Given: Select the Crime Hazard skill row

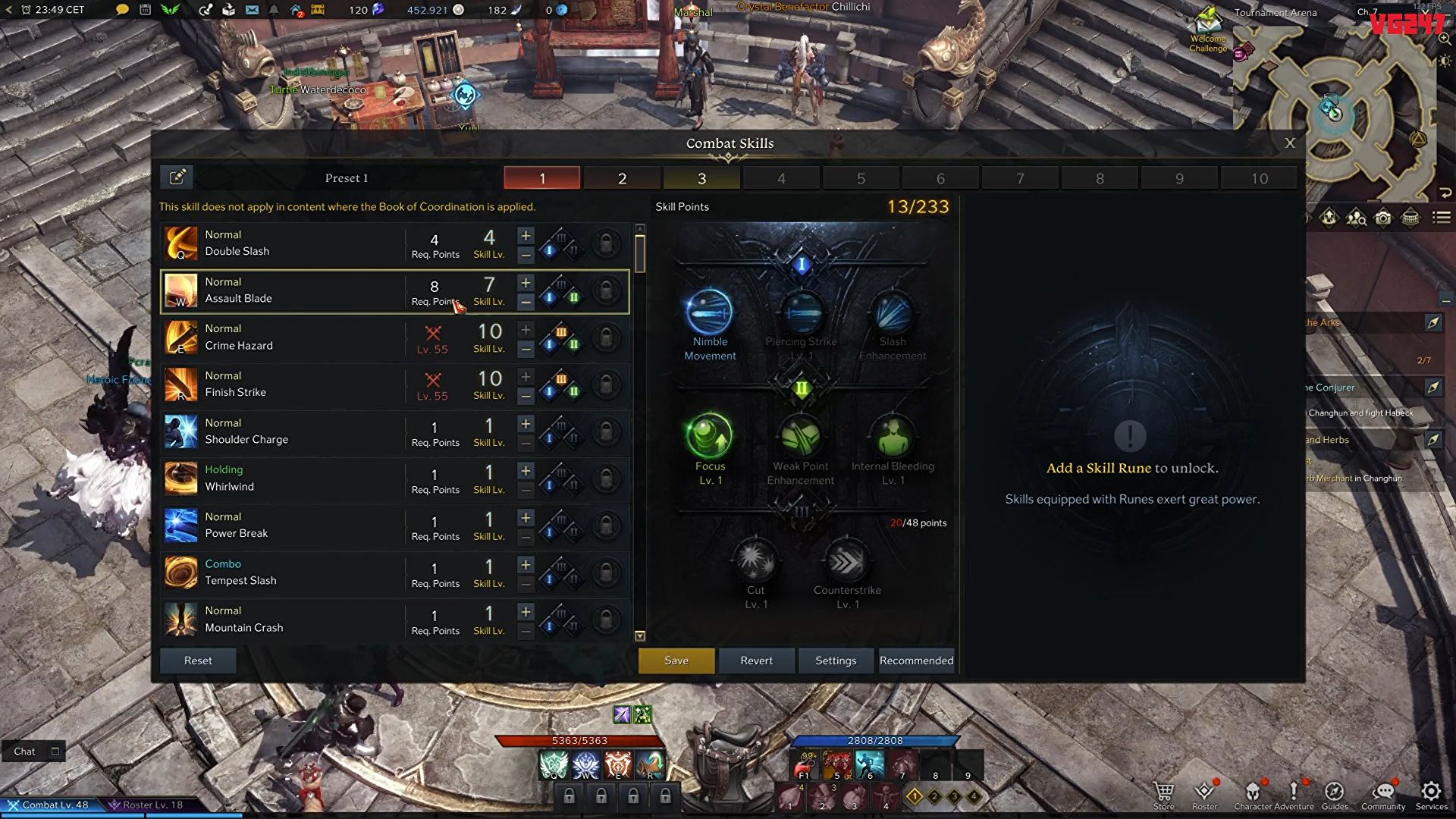Looking at the screenshot, I should click(288, 337).
